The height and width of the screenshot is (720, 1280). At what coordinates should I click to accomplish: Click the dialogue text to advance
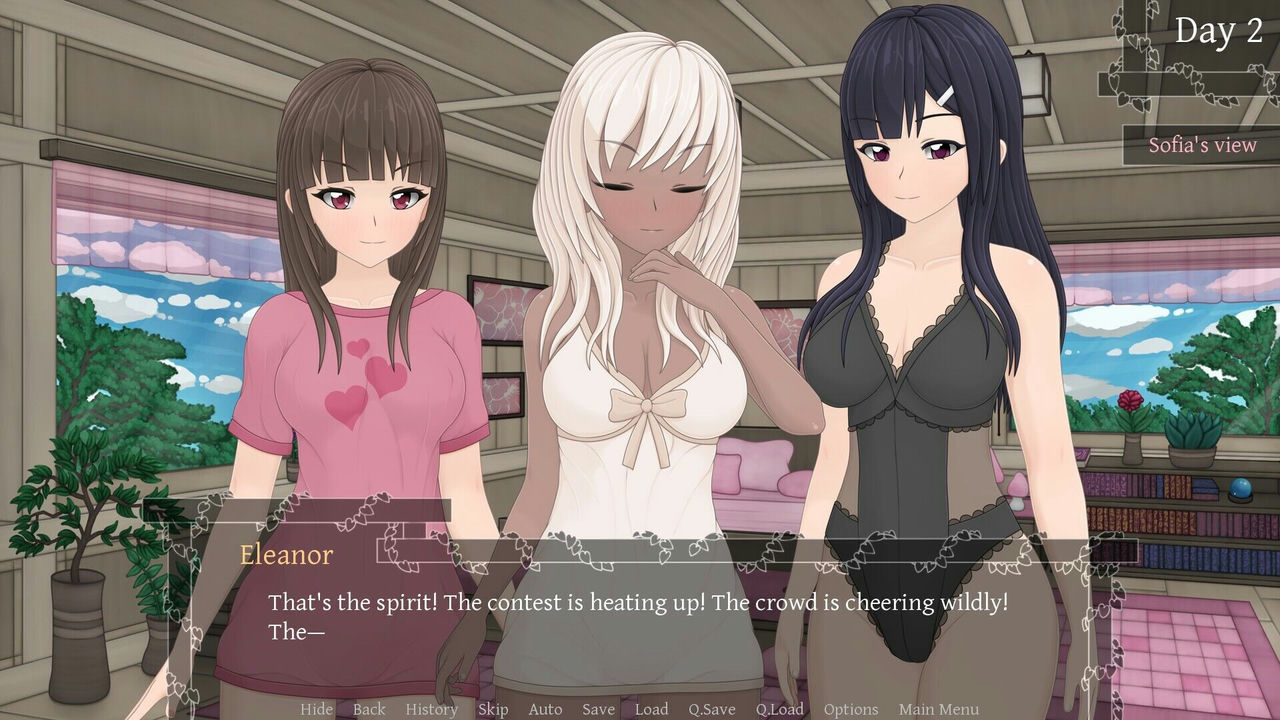click(x=640, y=602)
